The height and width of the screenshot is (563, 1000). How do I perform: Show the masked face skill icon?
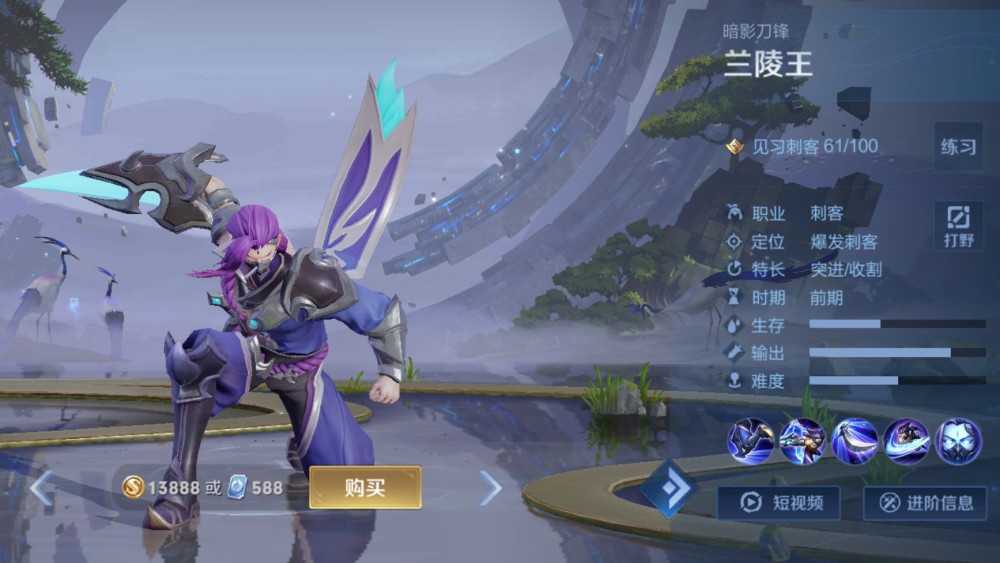958,441
